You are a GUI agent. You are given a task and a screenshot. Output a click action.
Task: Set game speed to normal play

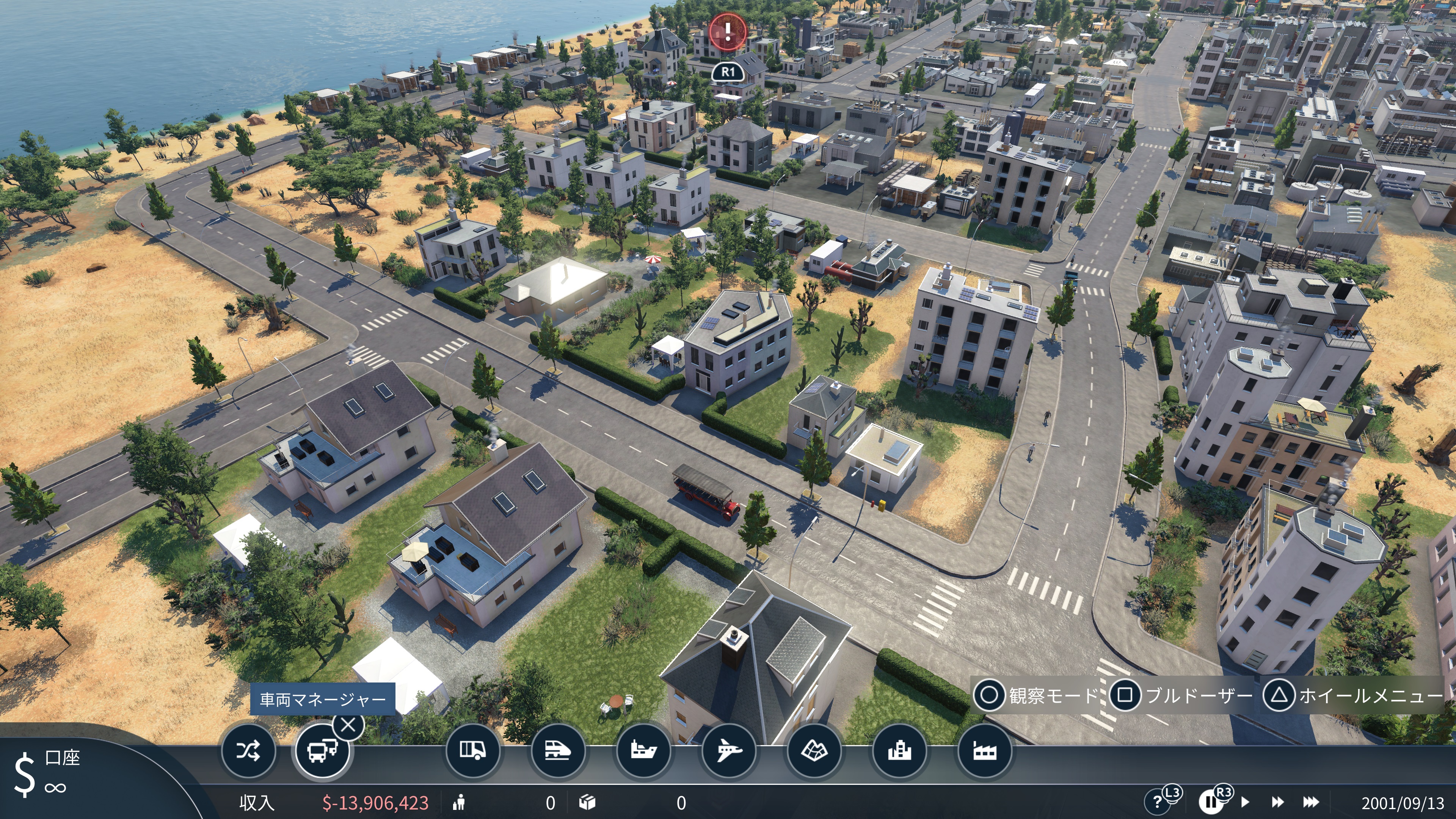coord(1245,802)
